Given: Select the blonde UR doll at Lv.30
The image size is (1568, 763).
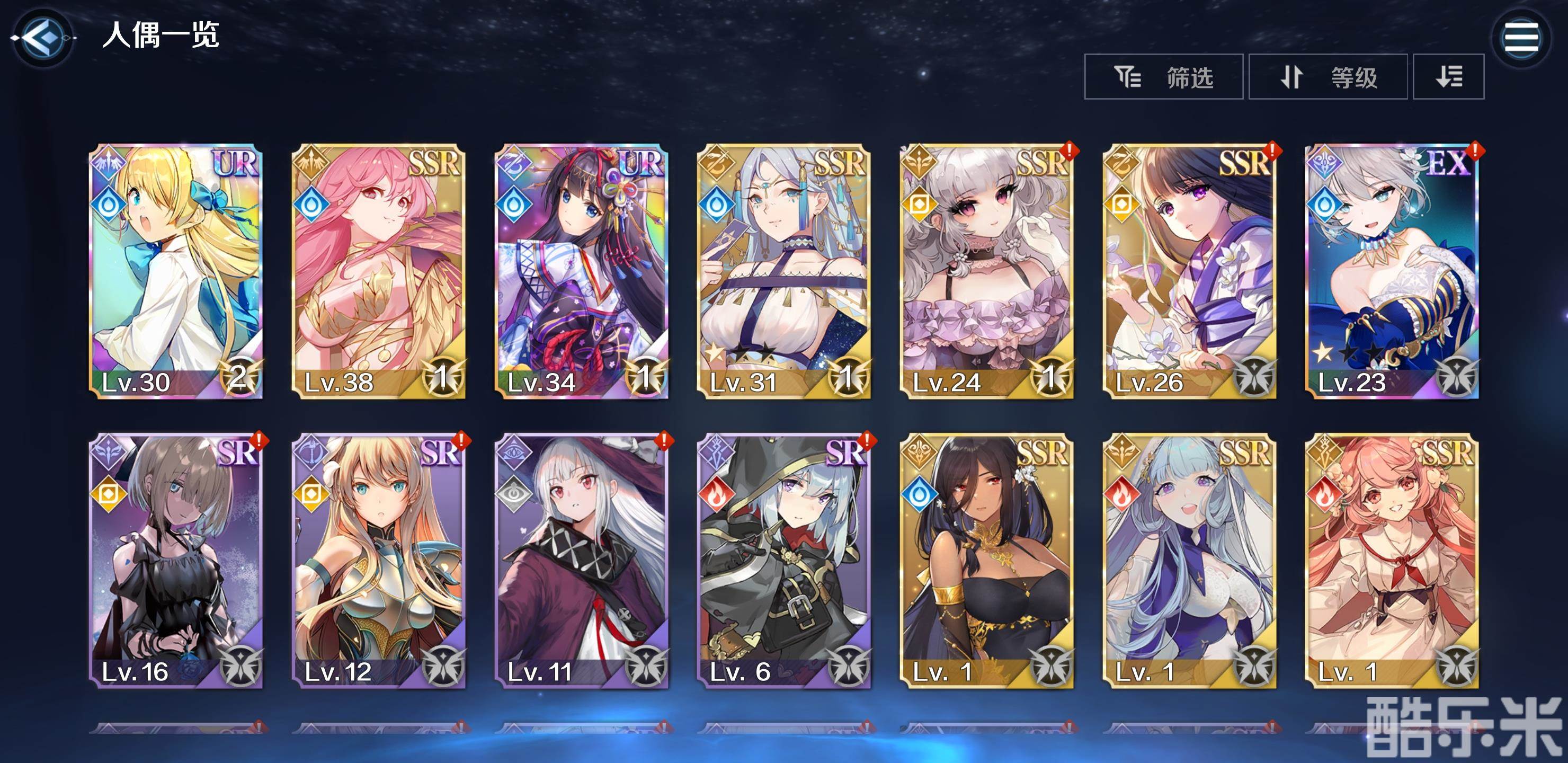Looking at the screenshot, I should [176, 271].
